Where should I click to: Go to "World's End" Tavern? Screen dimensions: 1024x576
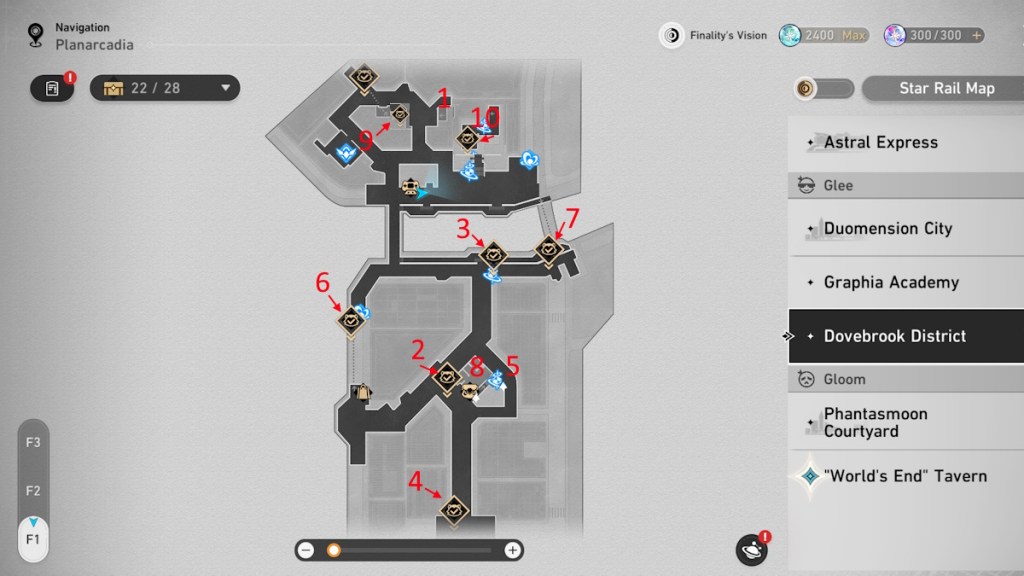tap(905, 476)
